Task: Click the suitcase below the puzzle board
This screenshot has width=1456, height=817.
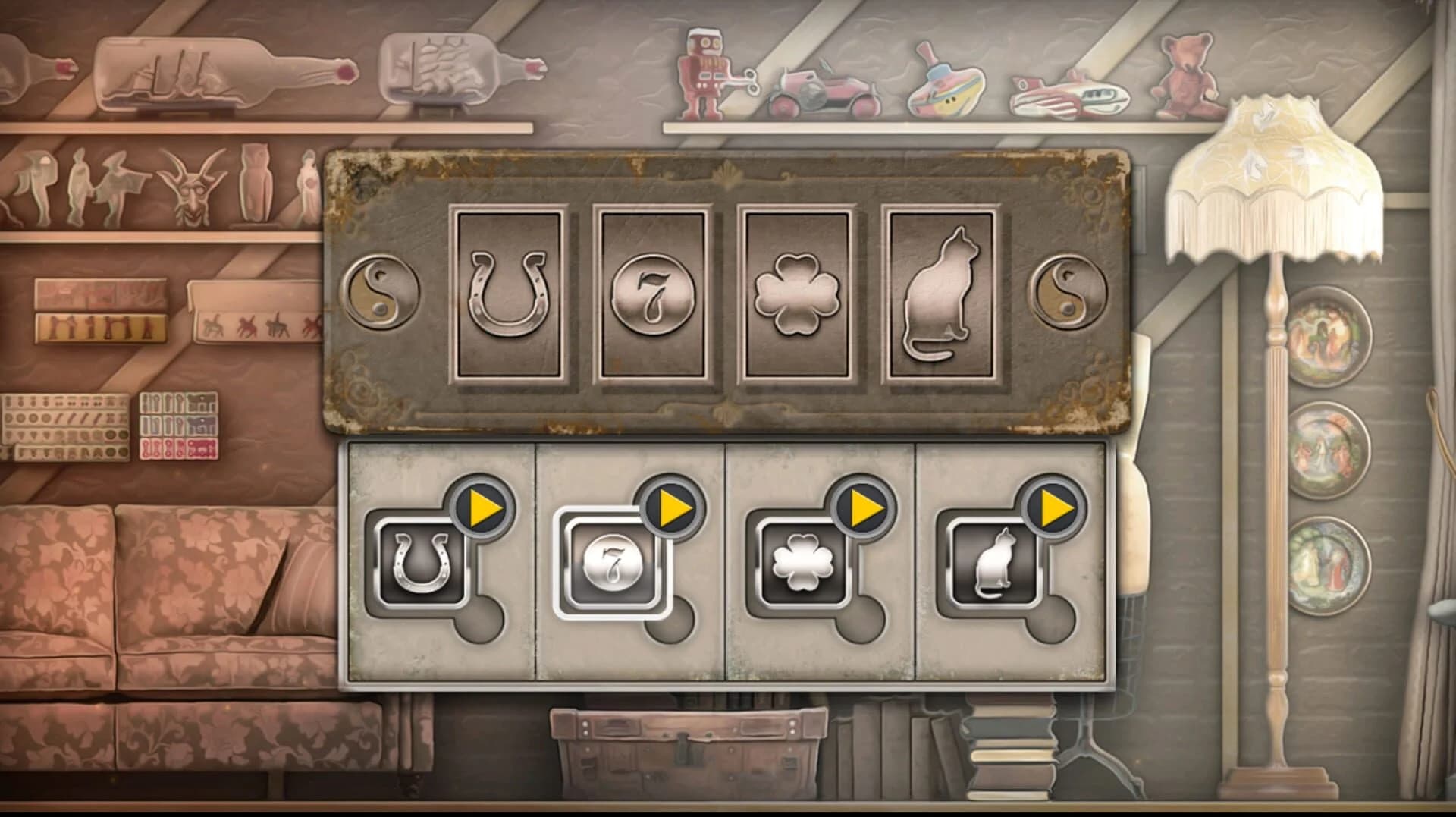Action: coord(690,751)
